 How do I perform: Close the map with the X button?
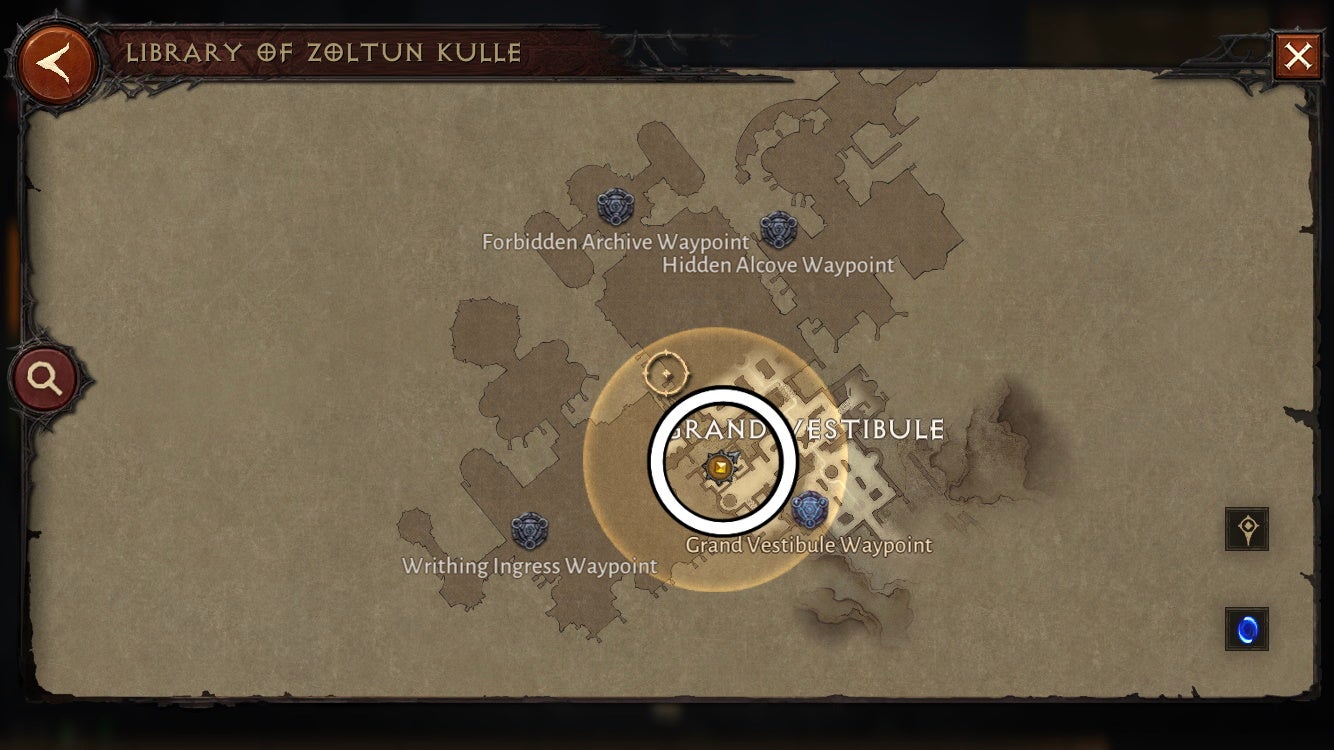coord(1299,56)
